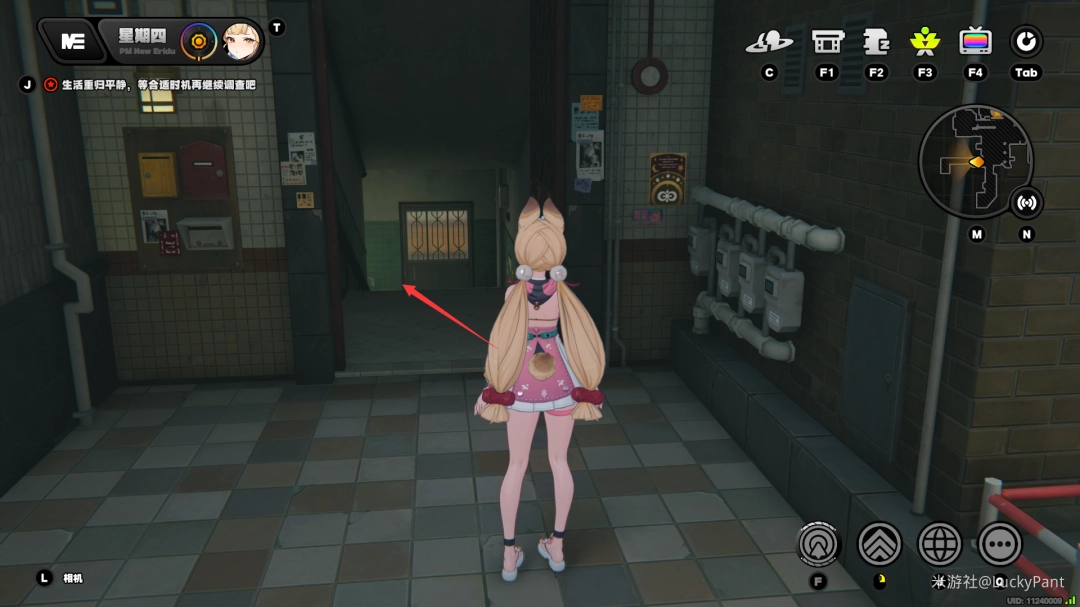Tap the double chevron sprint button
Screen dimensions: 1080x607
[x=880, y=544]
